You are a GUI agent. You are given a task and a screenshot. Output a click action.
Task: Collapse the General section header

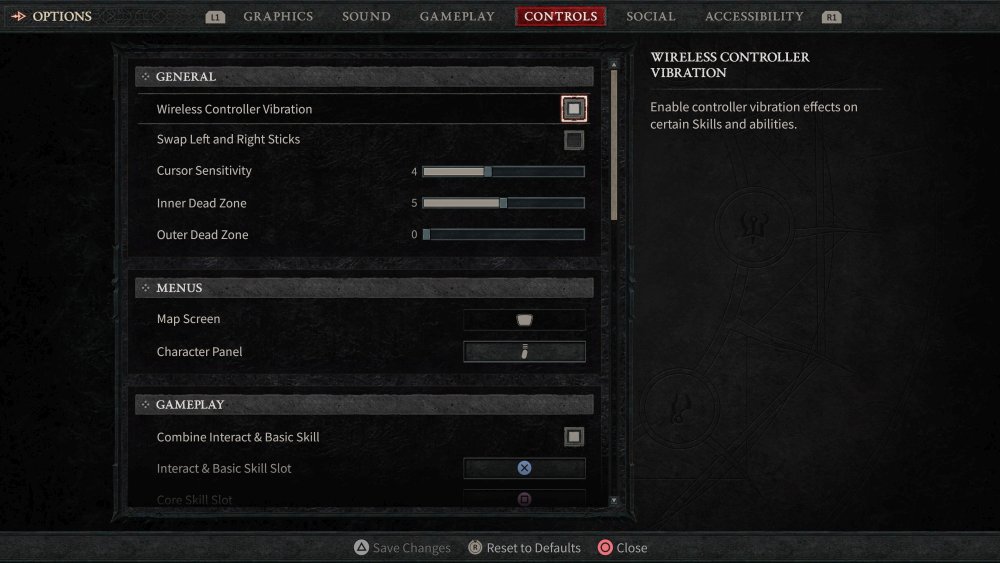pos(364,76)
